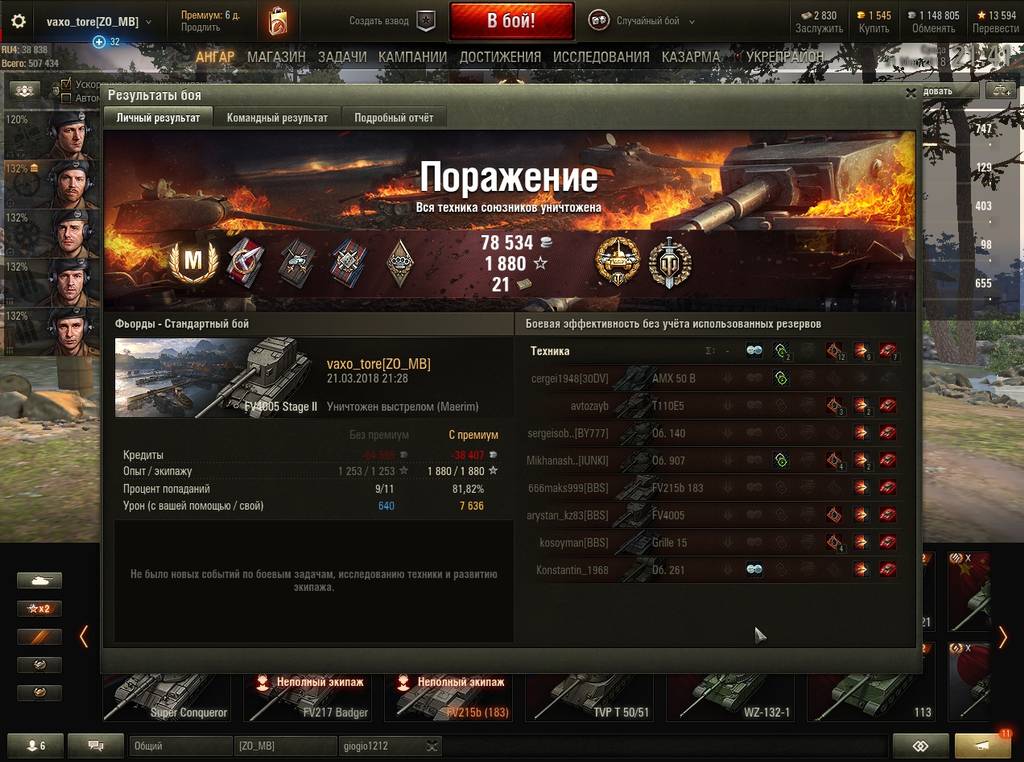Open the Общий chat channel

click(180, 746)
